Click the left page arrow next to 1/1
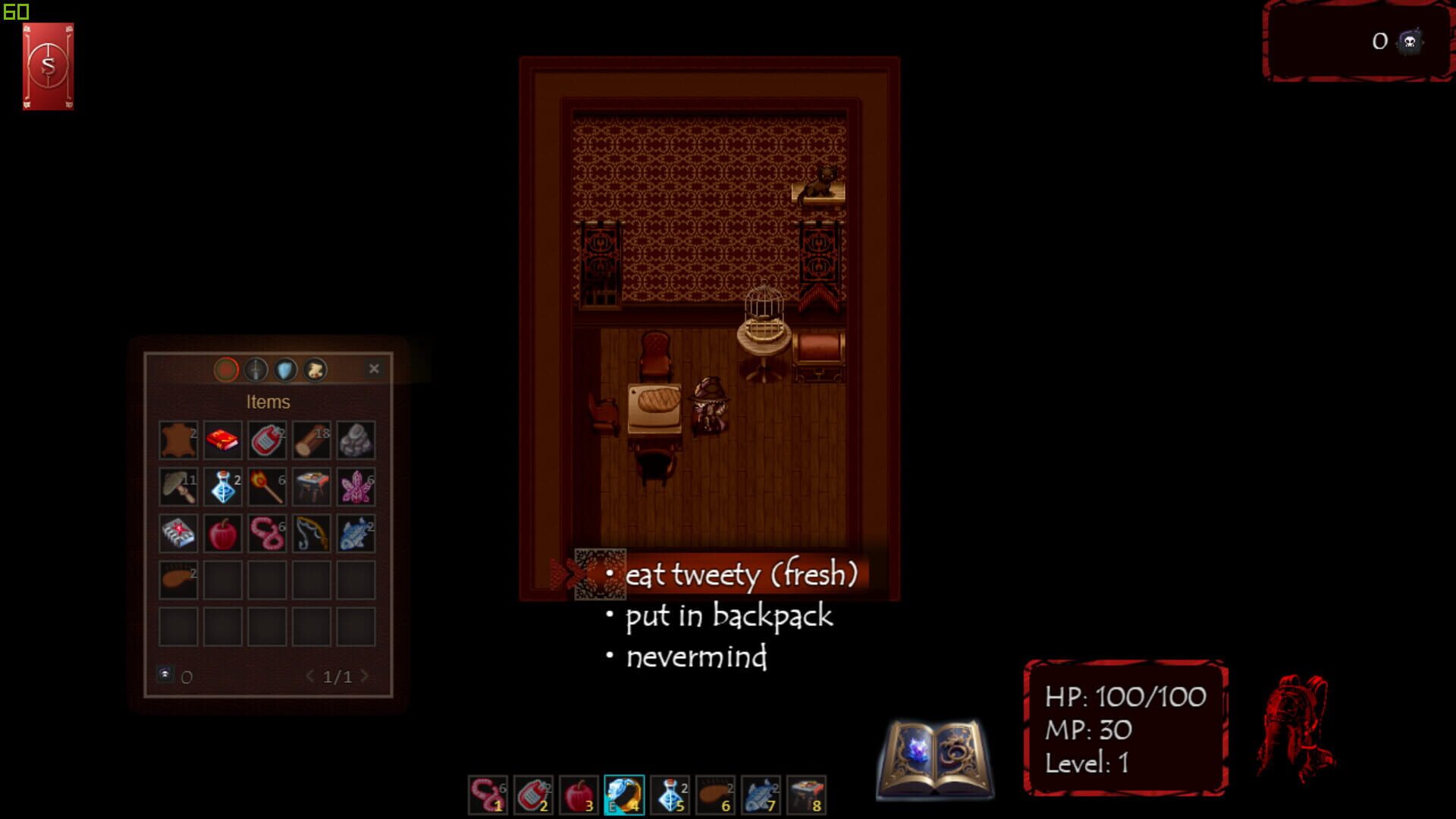Screen dimensions: 1456x819 (310, 676)
